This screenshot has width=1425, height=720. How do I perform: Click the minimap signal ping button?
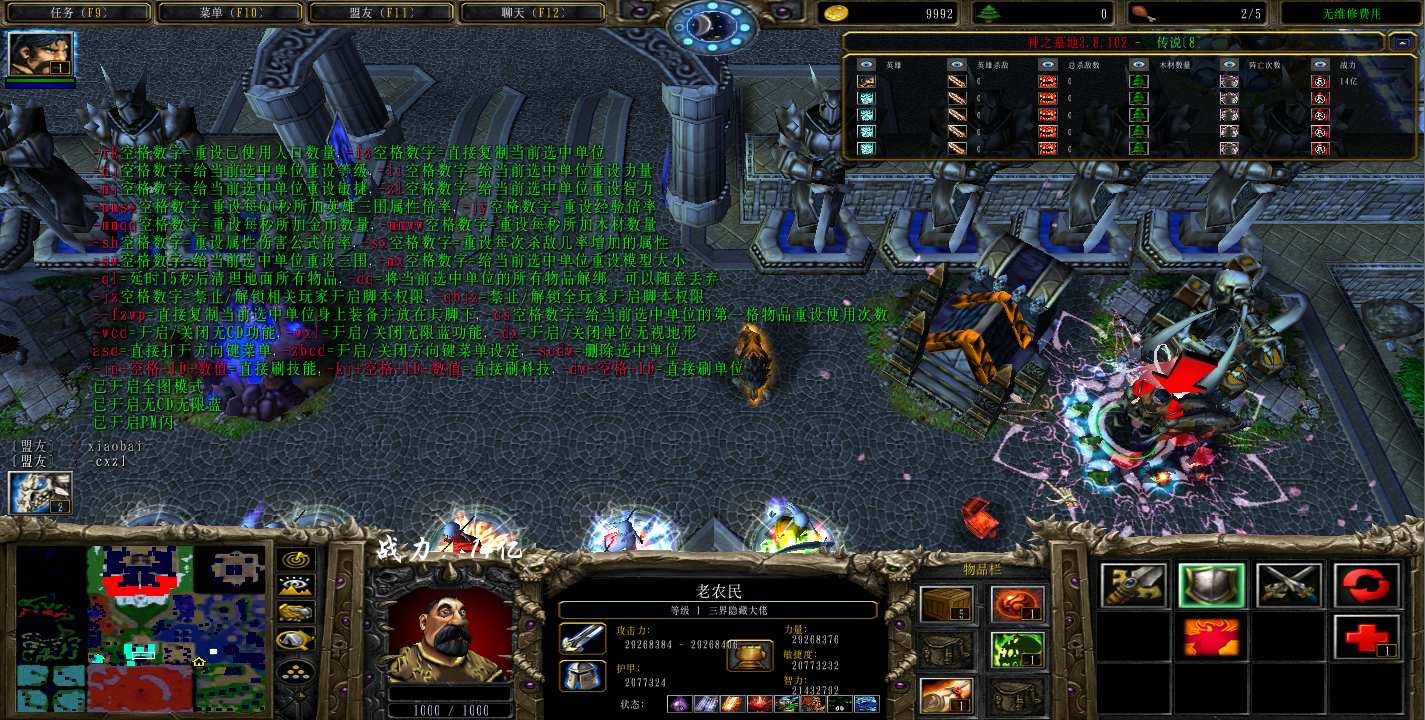tap(296, 561)
